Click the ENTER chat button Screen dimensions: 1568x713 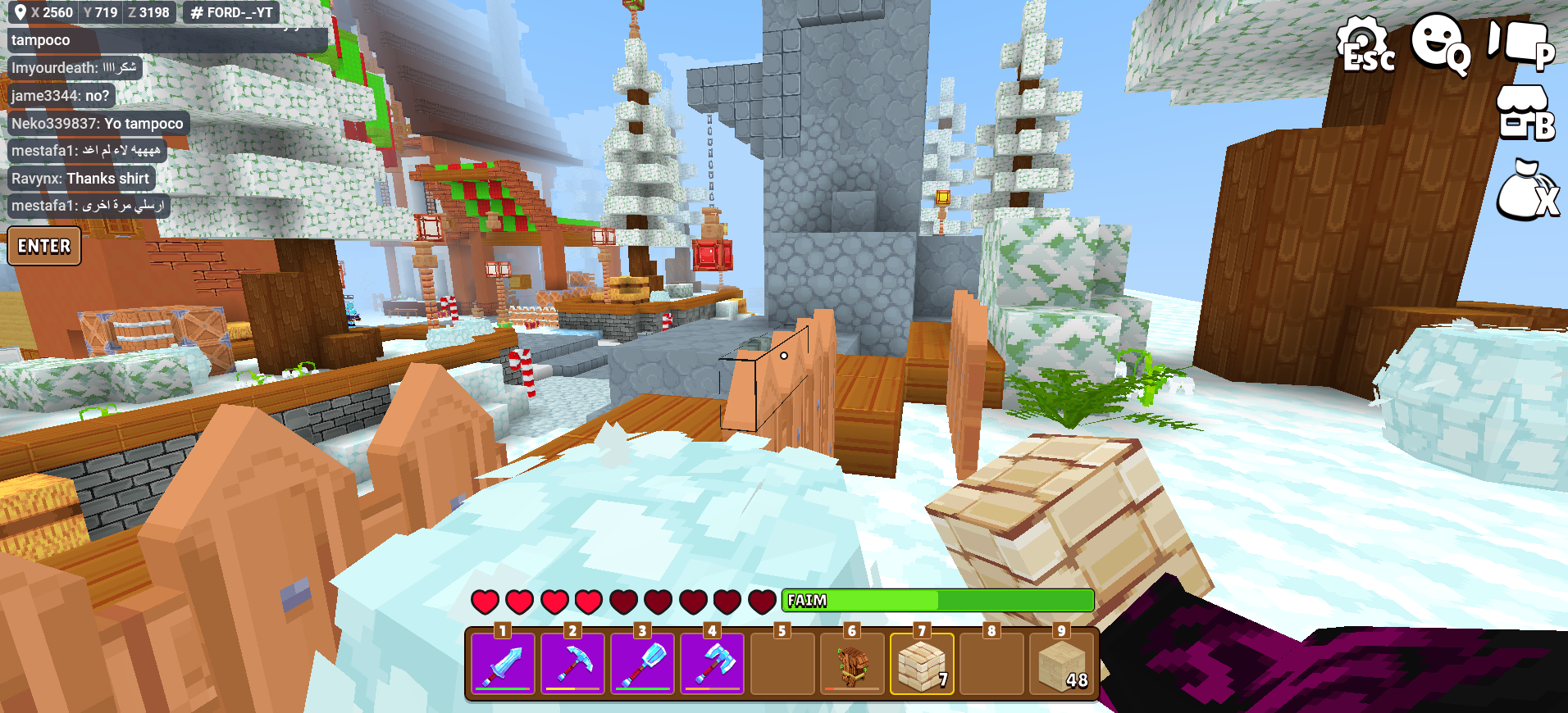click(x=44, y=247)
